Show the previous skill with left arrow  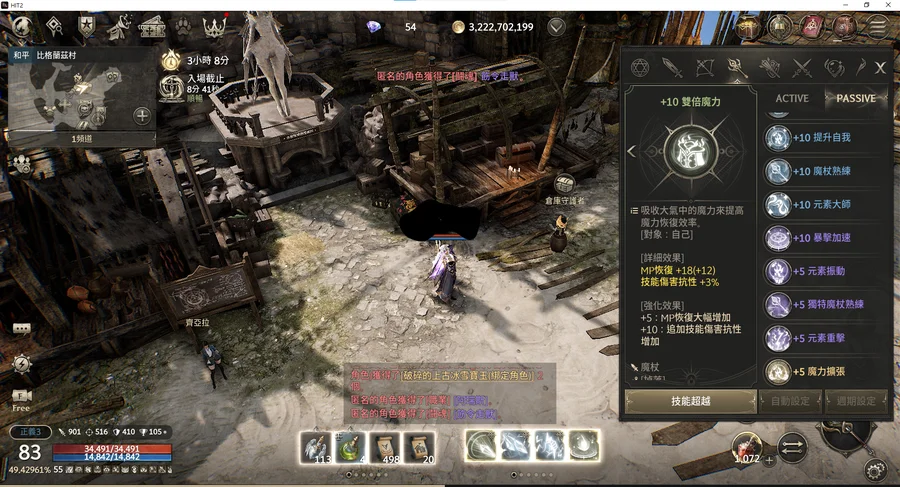[x=631, y=152]
